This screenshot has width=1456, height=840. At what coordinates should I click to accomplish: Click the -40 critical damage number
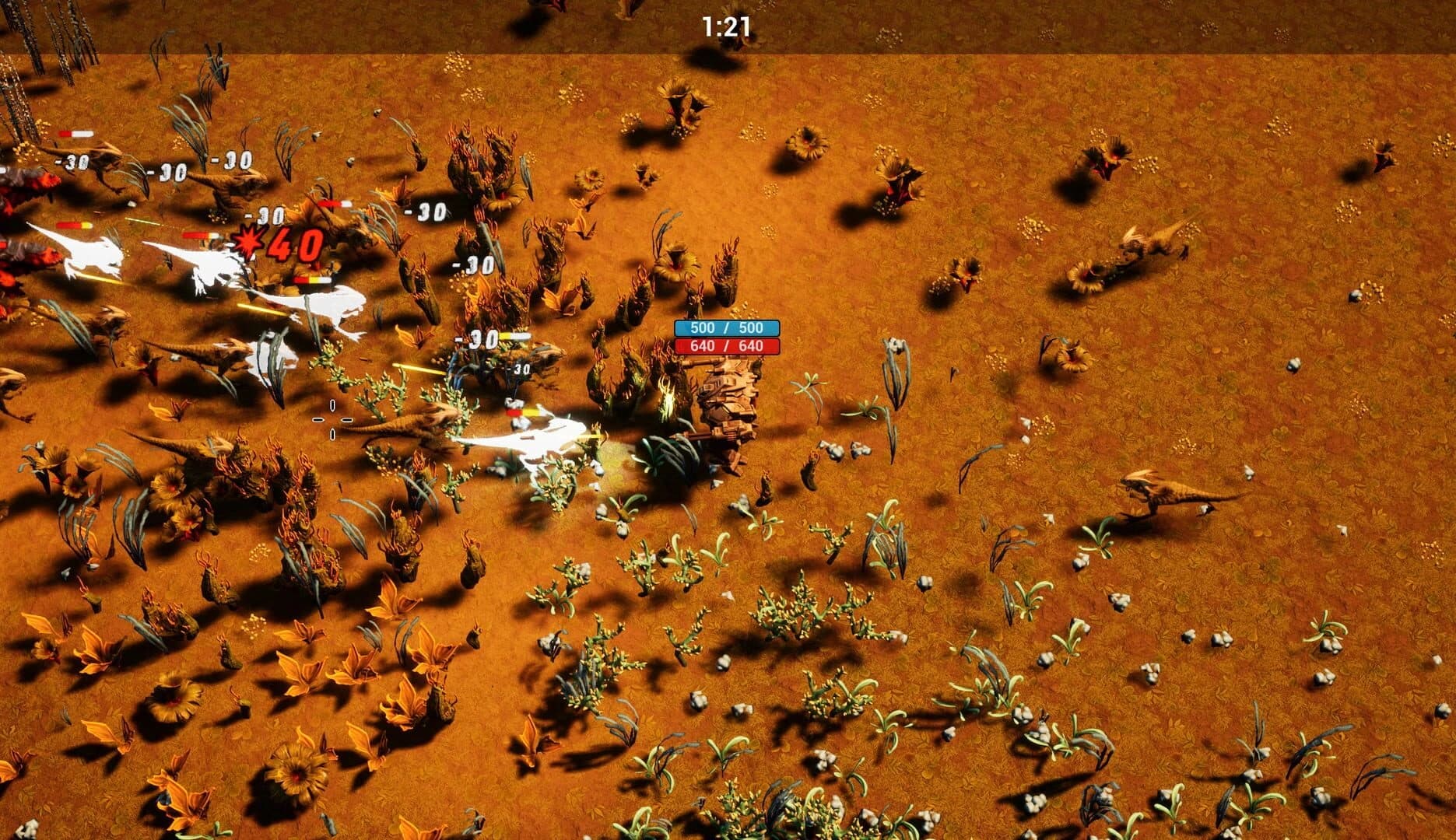(292, 245)
